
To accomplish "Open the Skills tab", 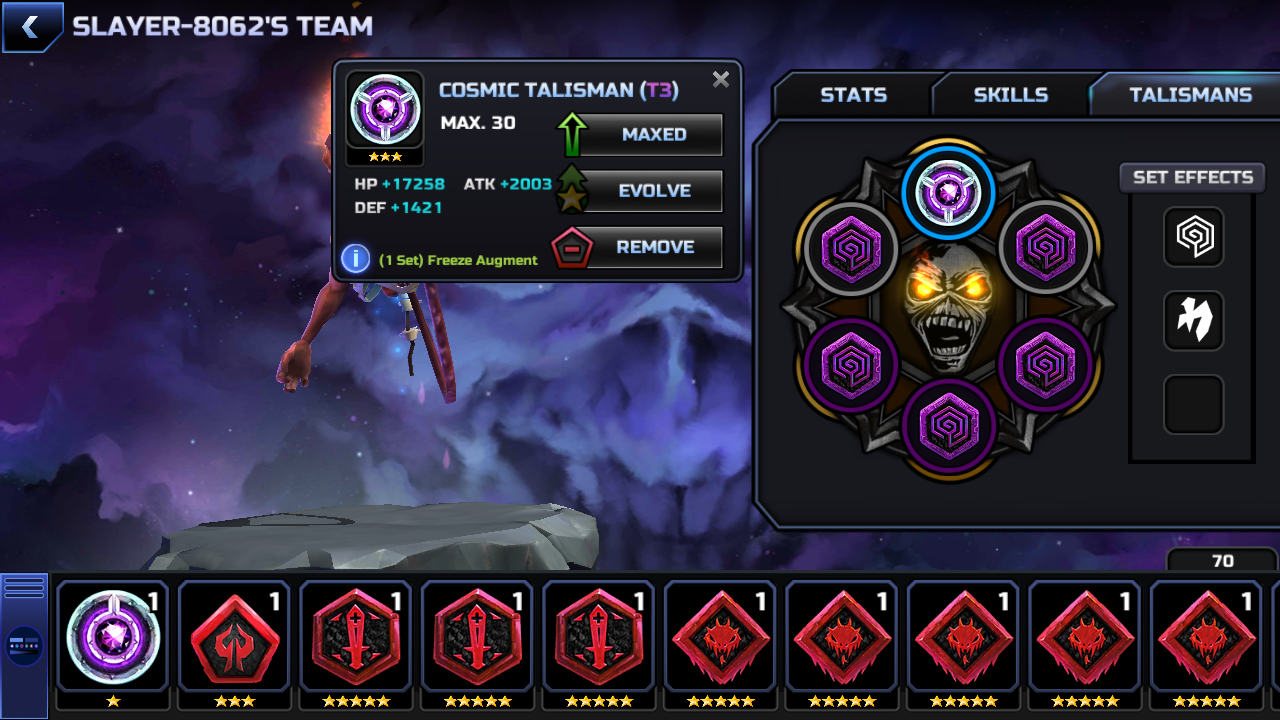I will pos(1010,95).
